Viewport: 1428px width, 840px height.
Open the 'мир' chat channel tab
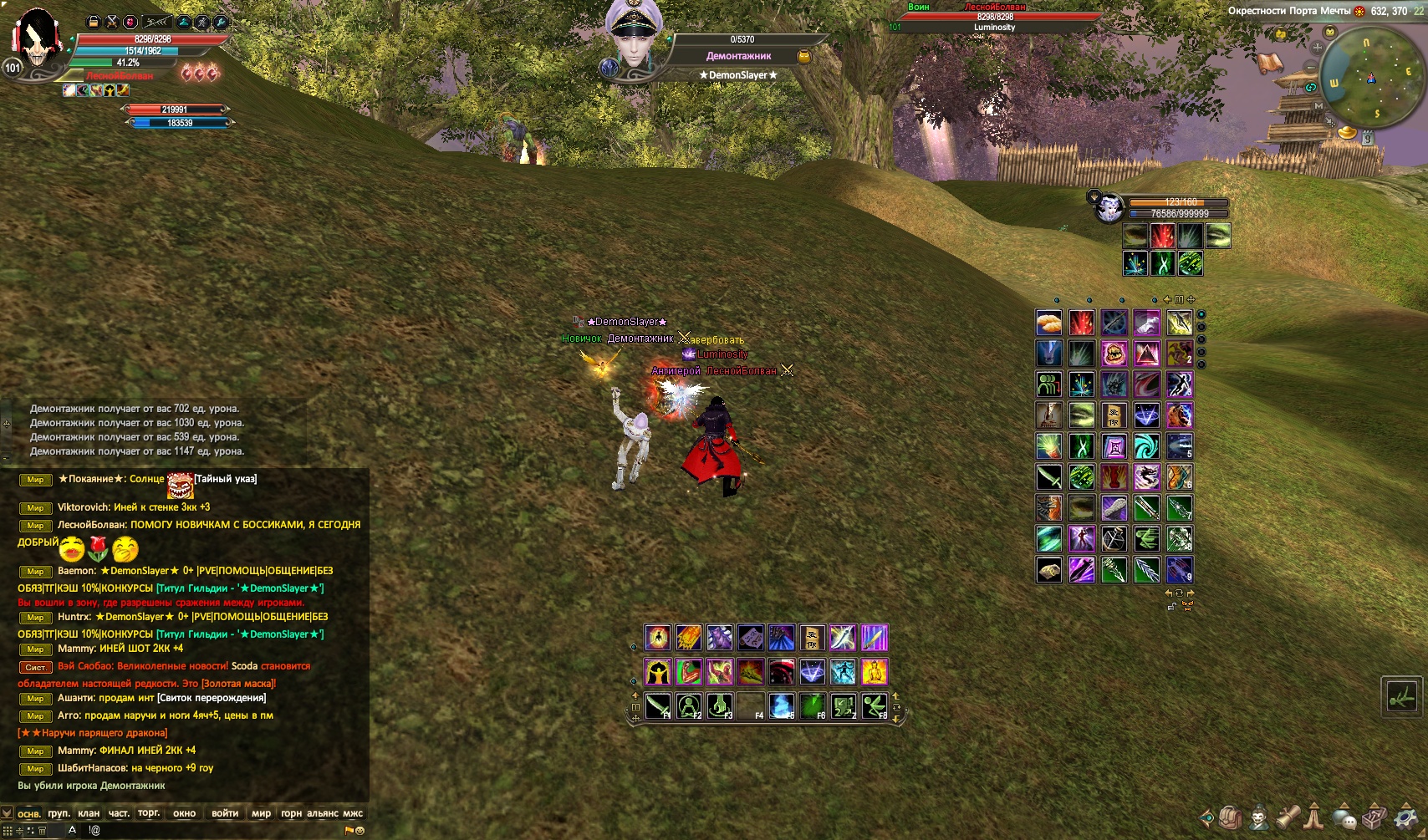[x=261, y=813]
